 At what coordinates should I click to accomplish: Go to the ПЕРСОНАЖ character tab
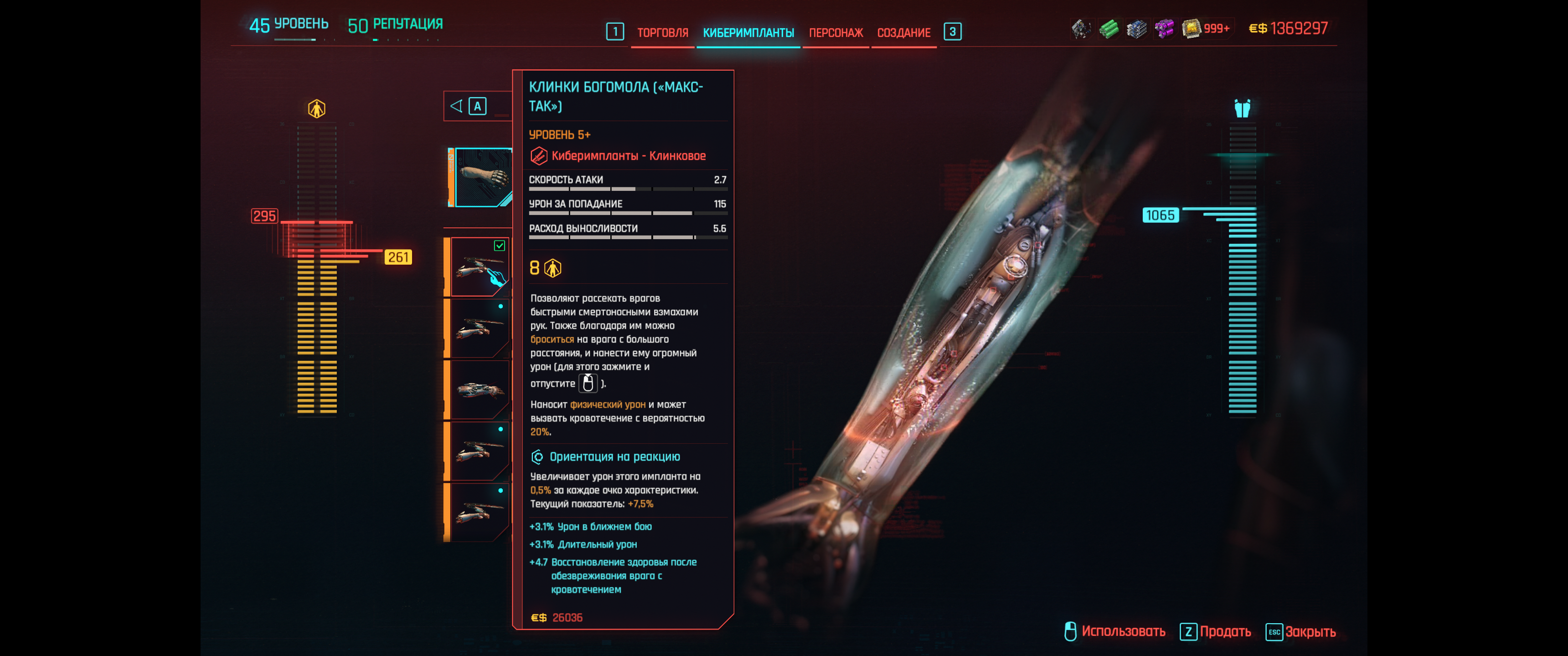[x=835, y=33]
